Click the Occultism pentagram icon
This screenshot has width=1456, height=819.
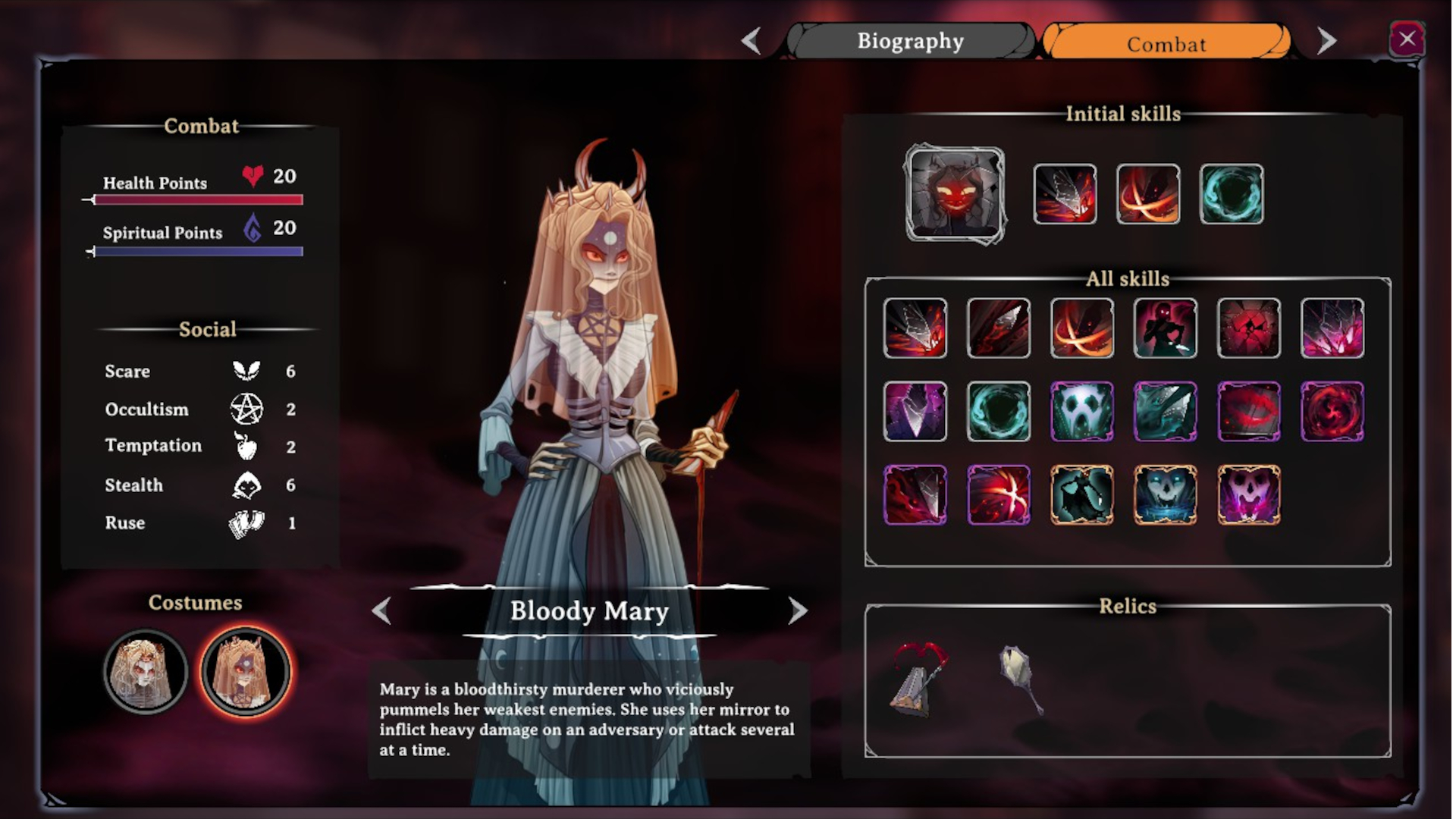(247, 409)
